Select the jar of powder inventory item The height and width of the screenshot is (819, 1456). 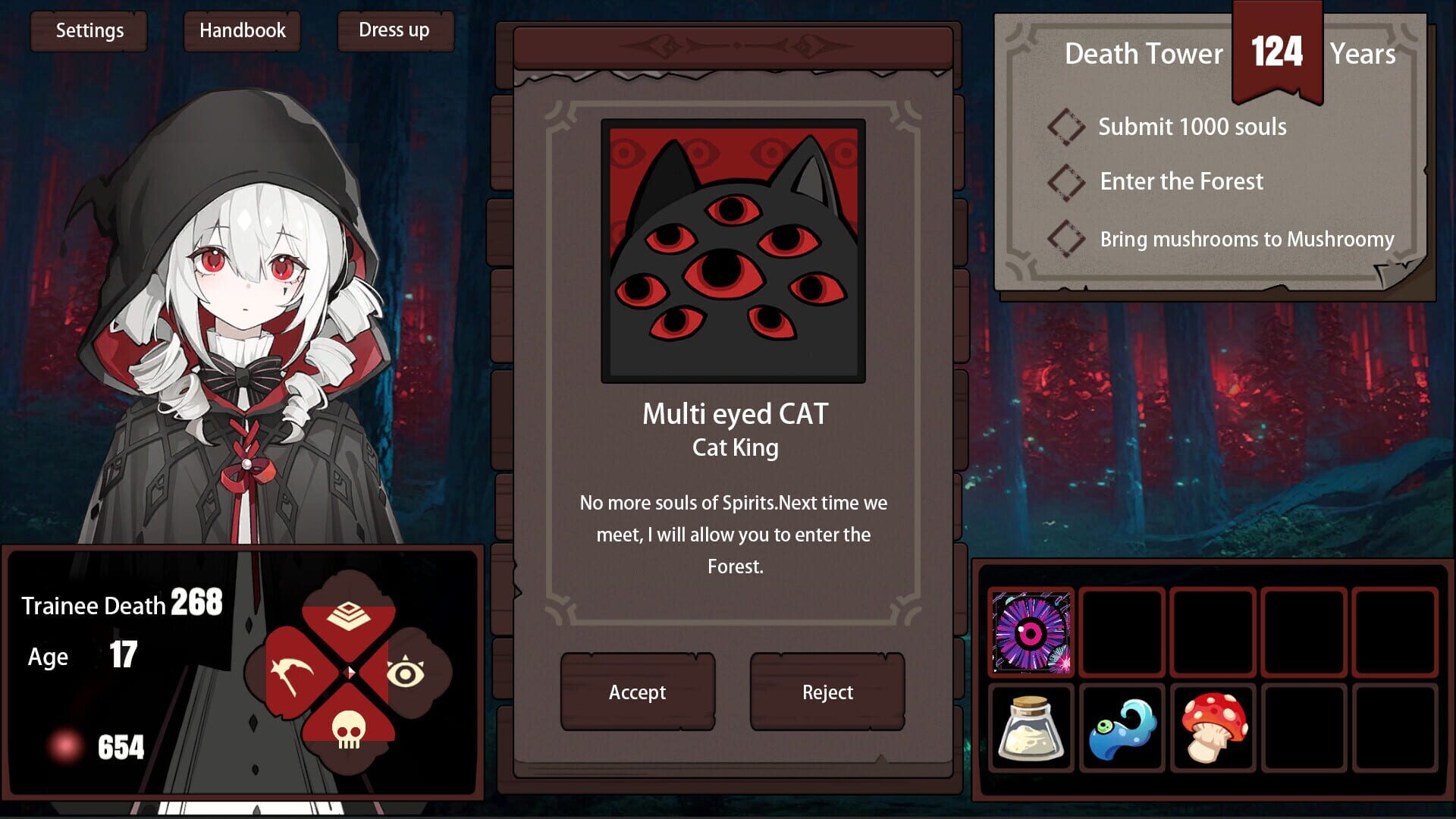tap(1031, 730)
